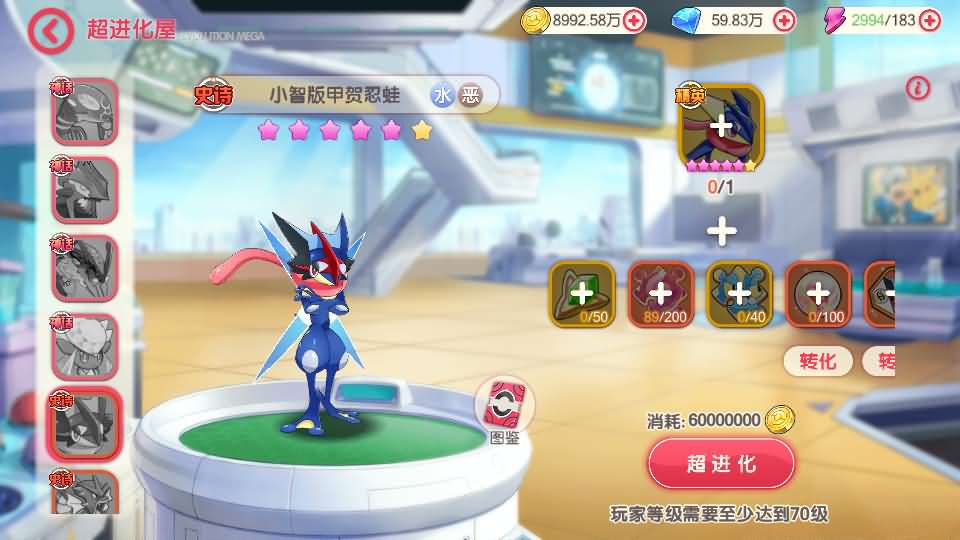Tap the 恶 dark type badge
960x540 pixels.
click(x=470, y=95)
